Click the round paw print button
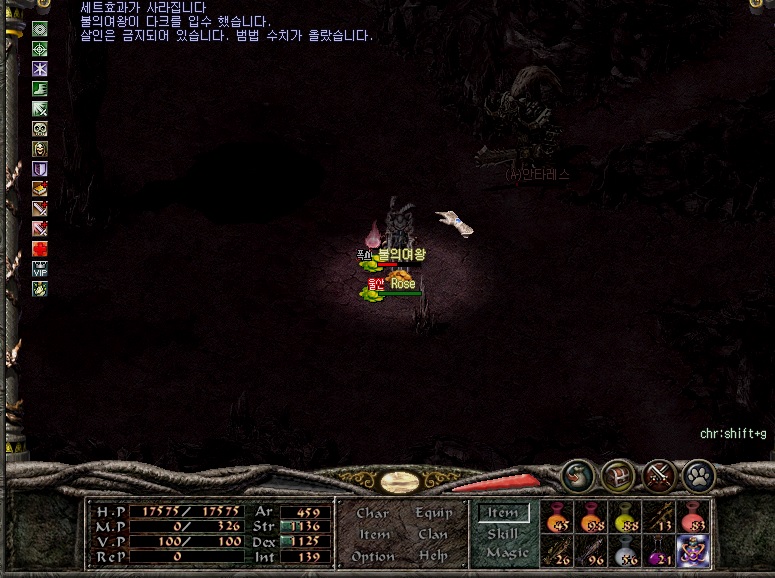 click(698, 475)
